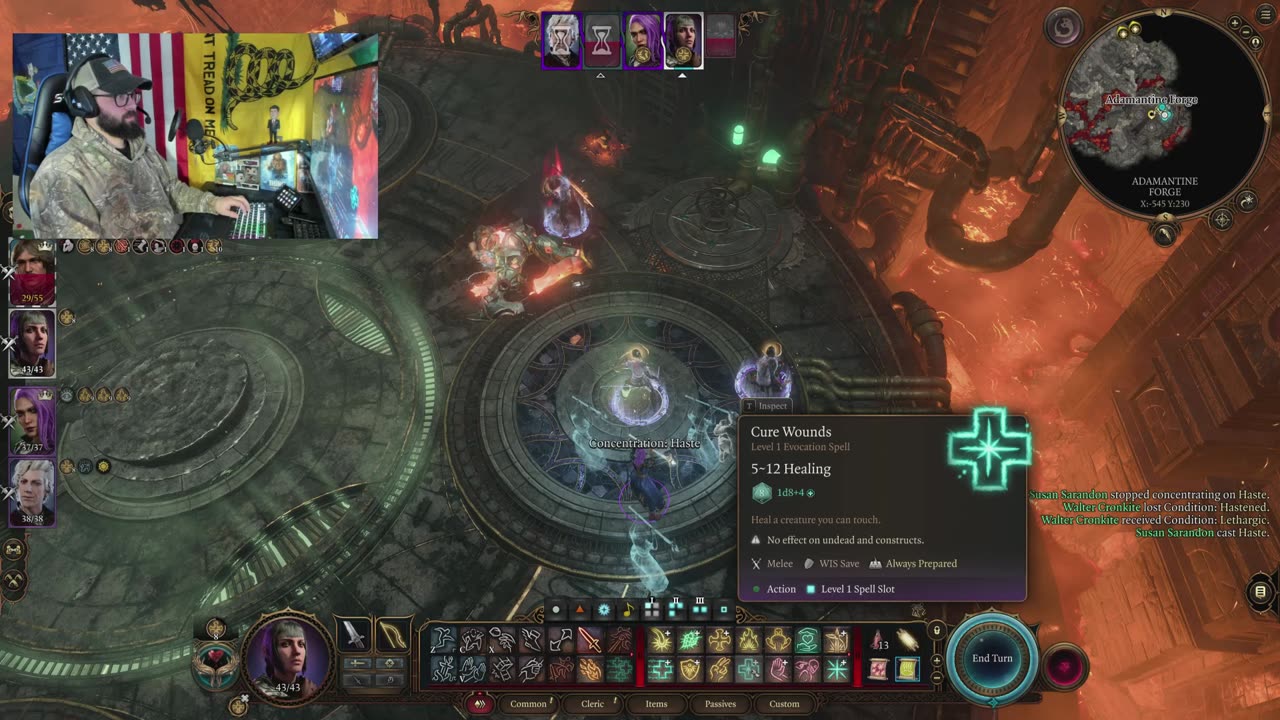Zoom in the minimap with plus button
1280x720 pixels.
point(1235,23)
